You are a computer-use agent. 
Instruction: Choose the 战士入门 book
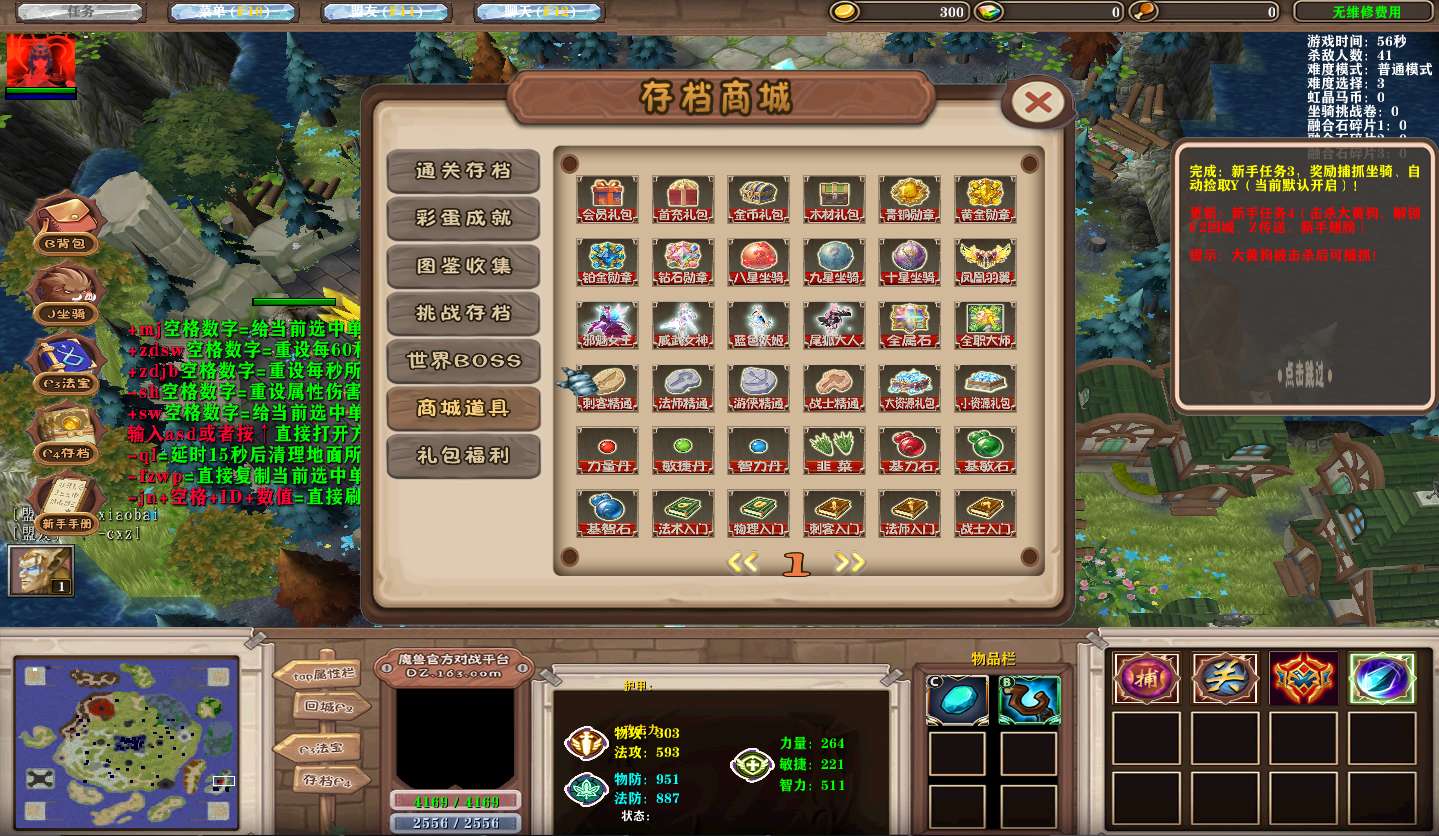(985, 513)
